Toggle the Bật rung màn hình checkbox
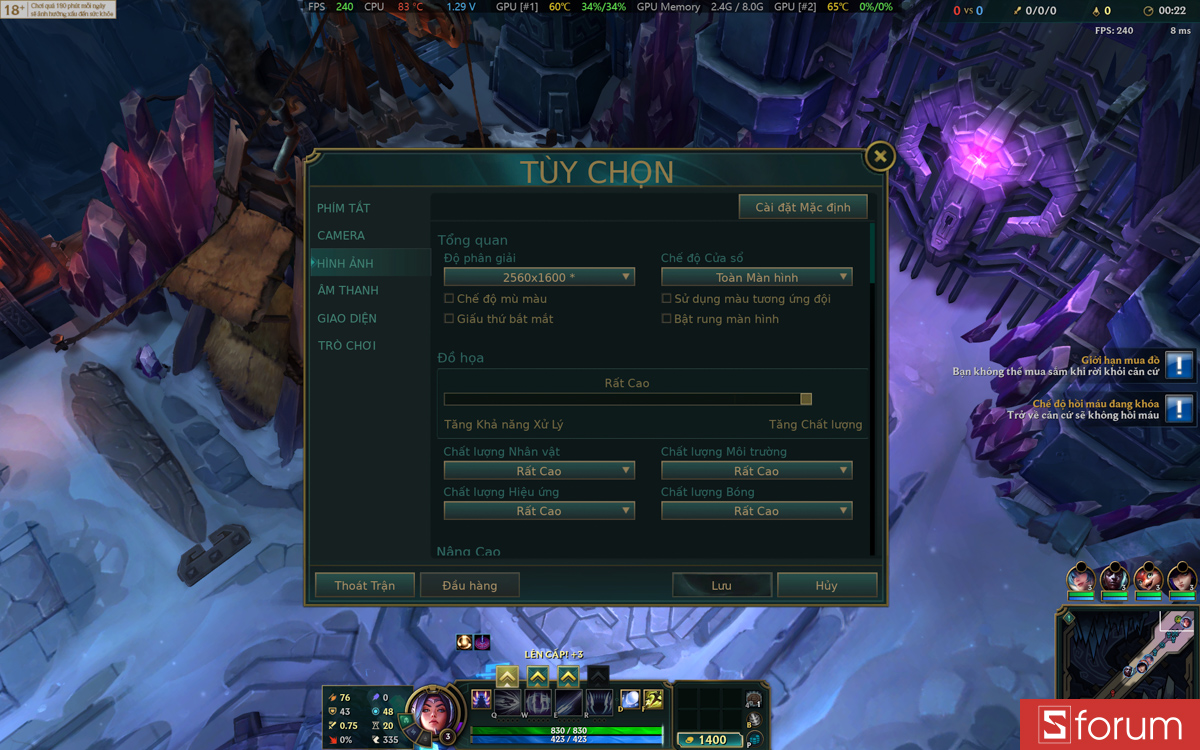The width and height of the screenshot is (1200, 750). (667, 319)
